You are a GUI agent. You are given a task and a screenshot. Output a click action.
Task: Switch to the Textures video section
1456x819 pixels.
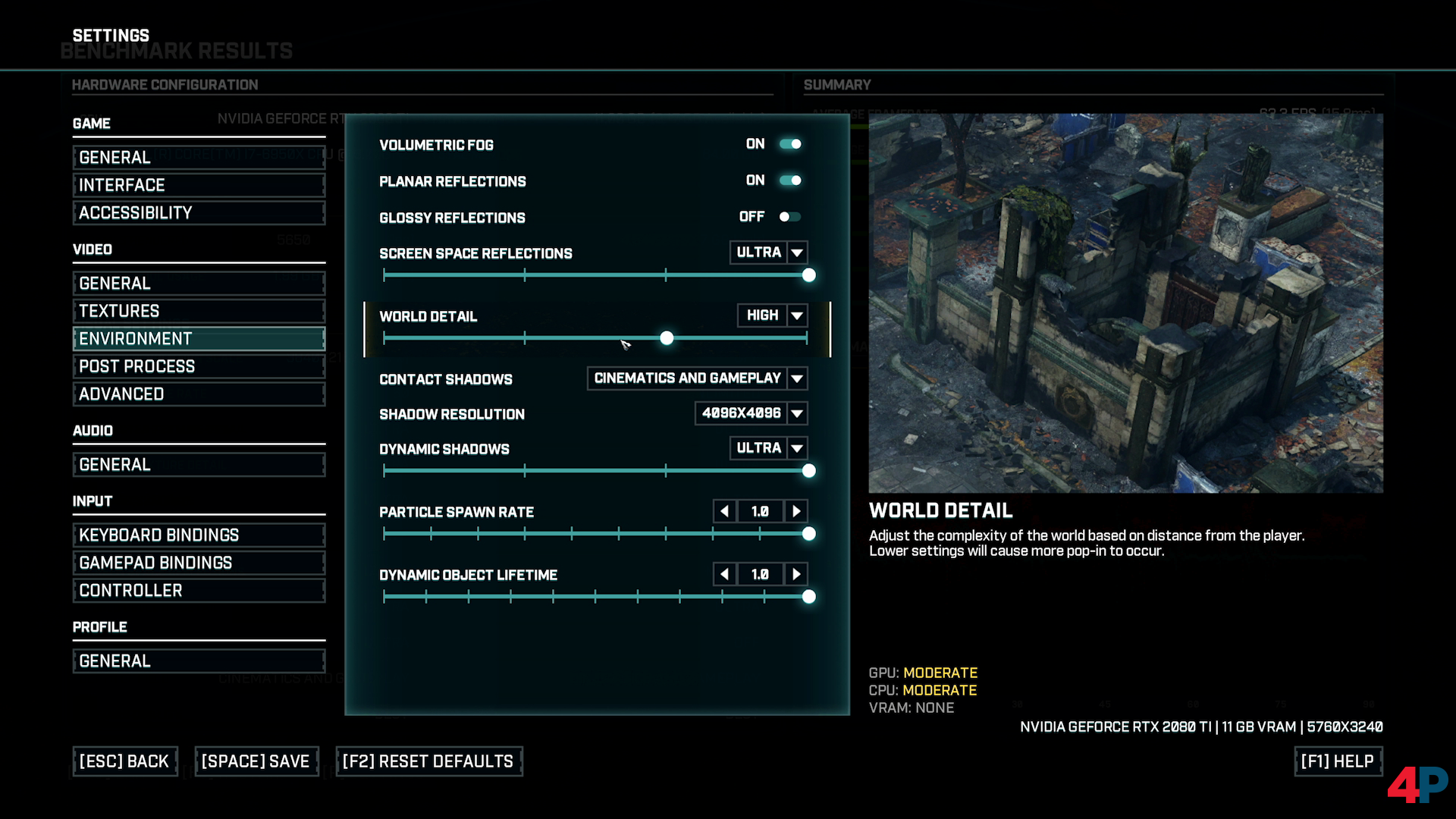coord(199,311)
